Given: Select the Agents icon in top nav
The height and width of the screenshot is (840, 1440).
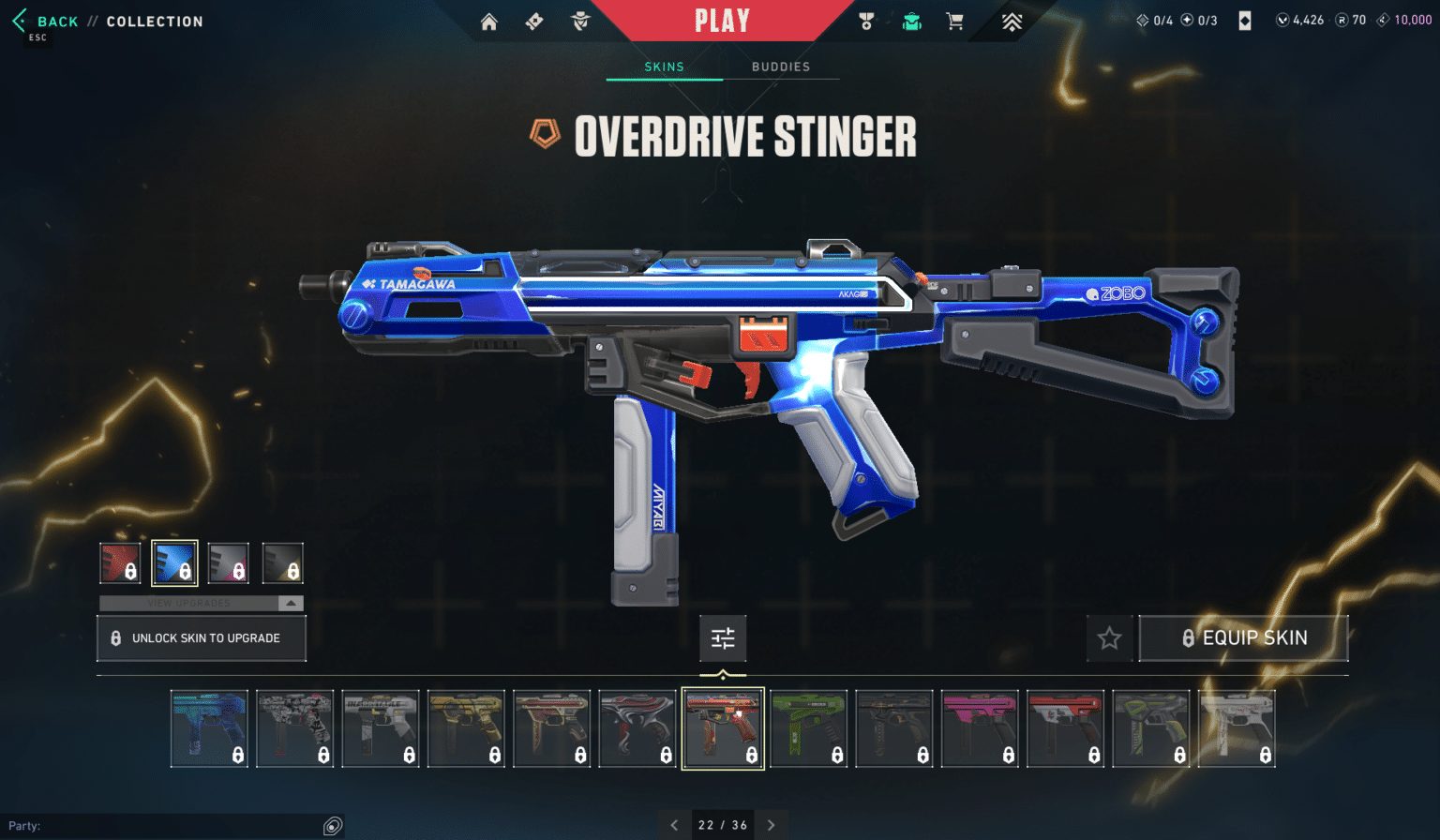Looking at the screenshot, I should tap(582, 21).
